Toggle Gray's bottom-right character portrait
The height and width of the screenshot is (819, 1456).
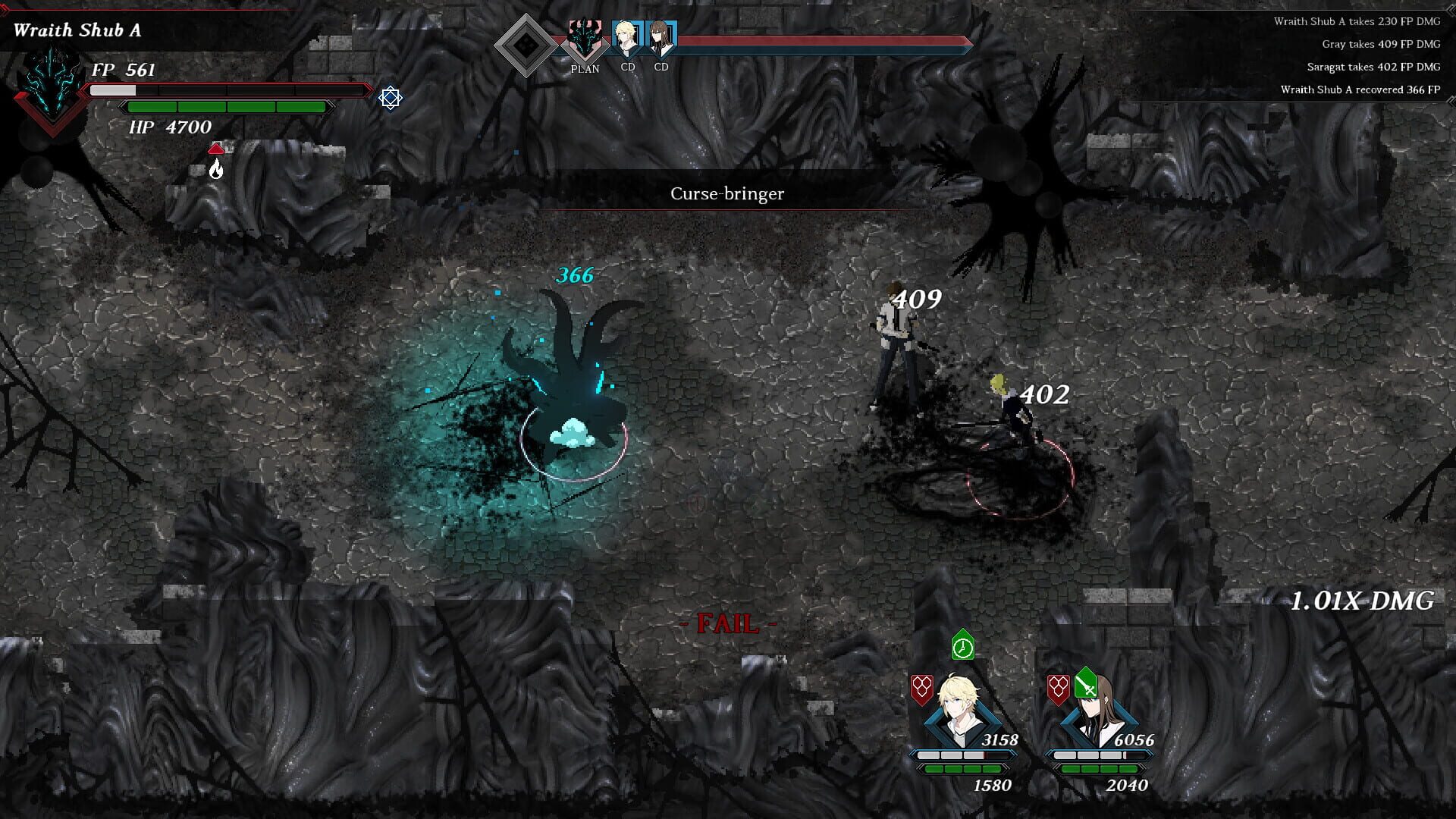[x=957, y=713]
